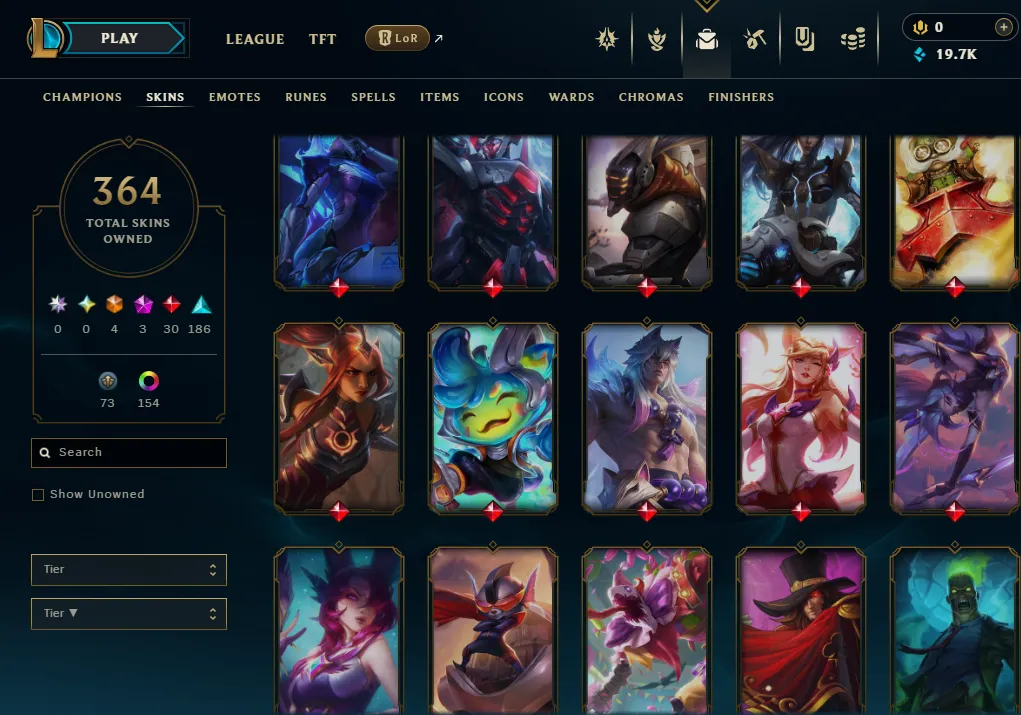Toggle the Show Unowned checkbox
This screenshot has width=1021, height=715.
(x=38, y=495)
